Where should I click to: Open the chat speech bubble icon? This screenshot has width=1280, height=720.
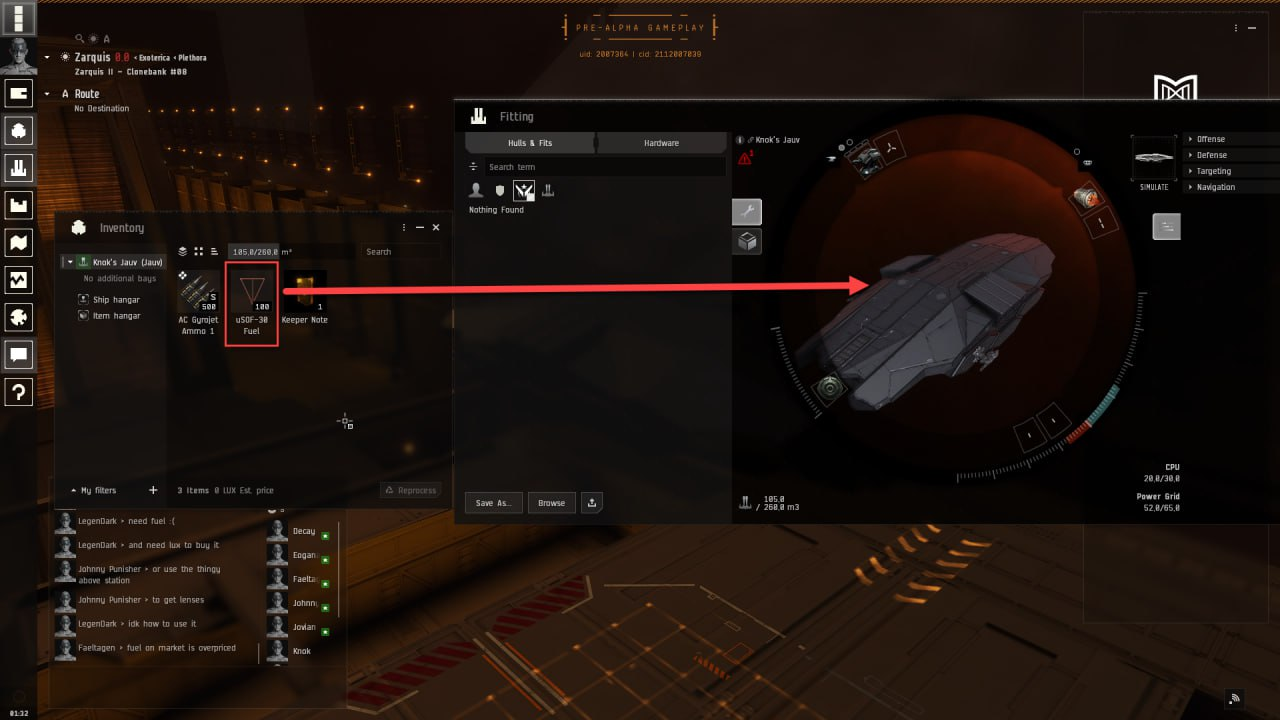point(20,354)
